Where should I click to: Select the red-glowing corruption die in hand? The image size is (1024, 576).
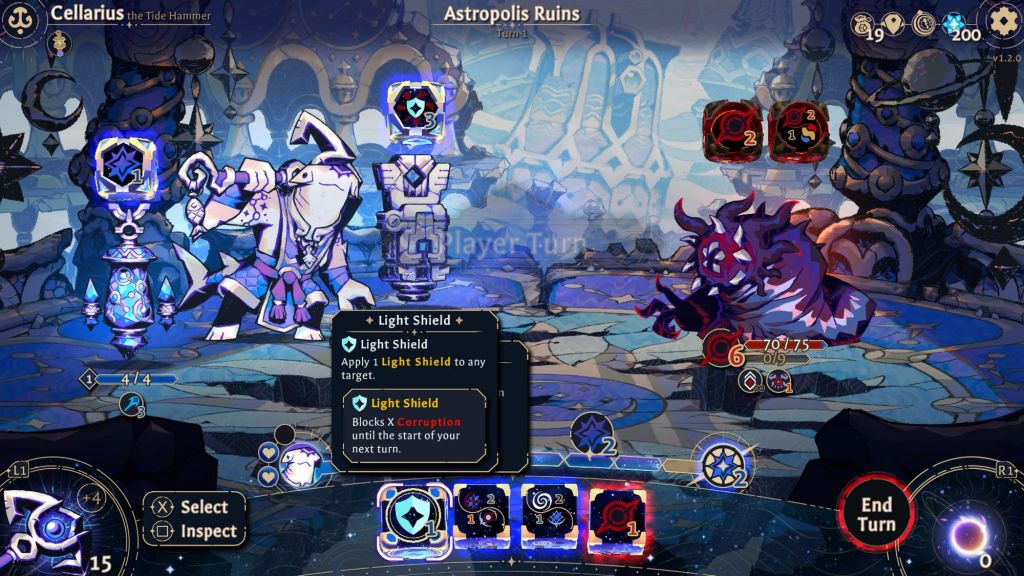[x=616, y=516]
